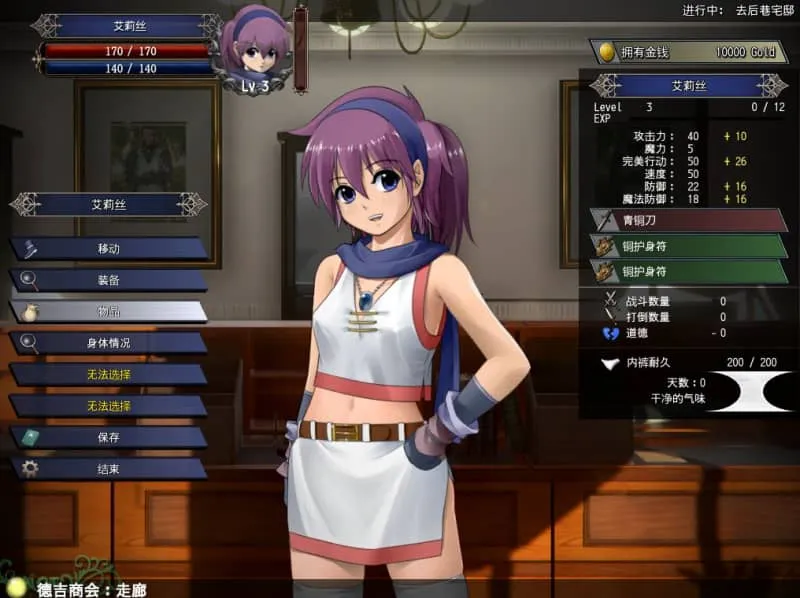
Task: Open the 装备 (Equipment) menu
Action: tap(108, 280)
